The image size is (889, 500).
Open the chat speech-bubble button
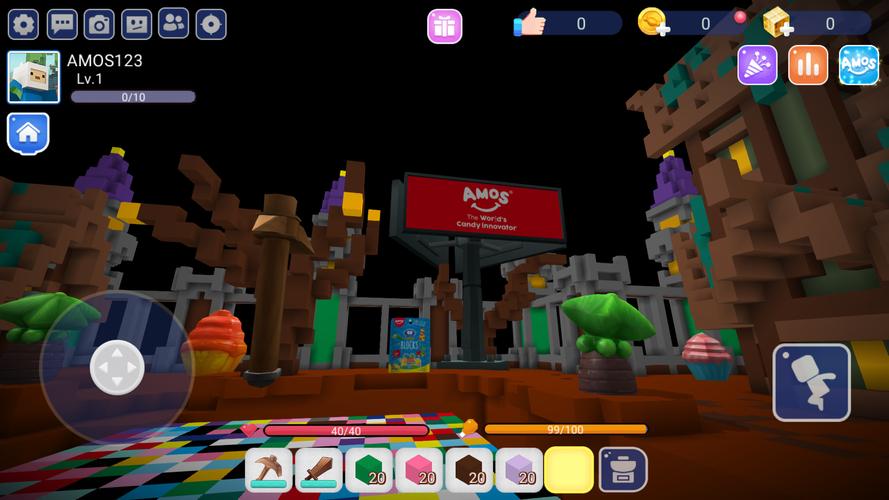[x=62, y=24]
